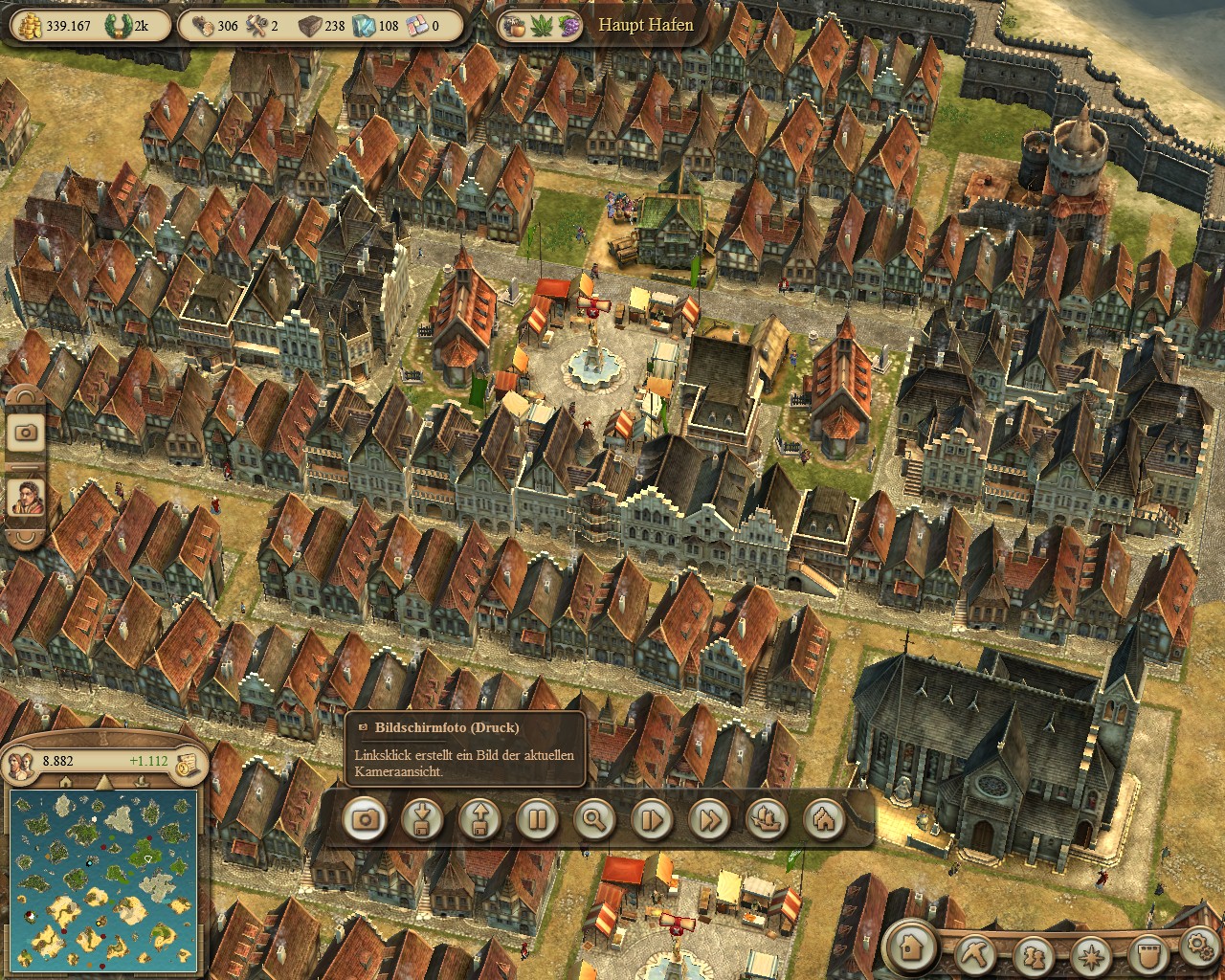The height and width of the screenshot is (980, 1225).
Task: Load a game with the up-arrow disk button
Action: (479, 819)
